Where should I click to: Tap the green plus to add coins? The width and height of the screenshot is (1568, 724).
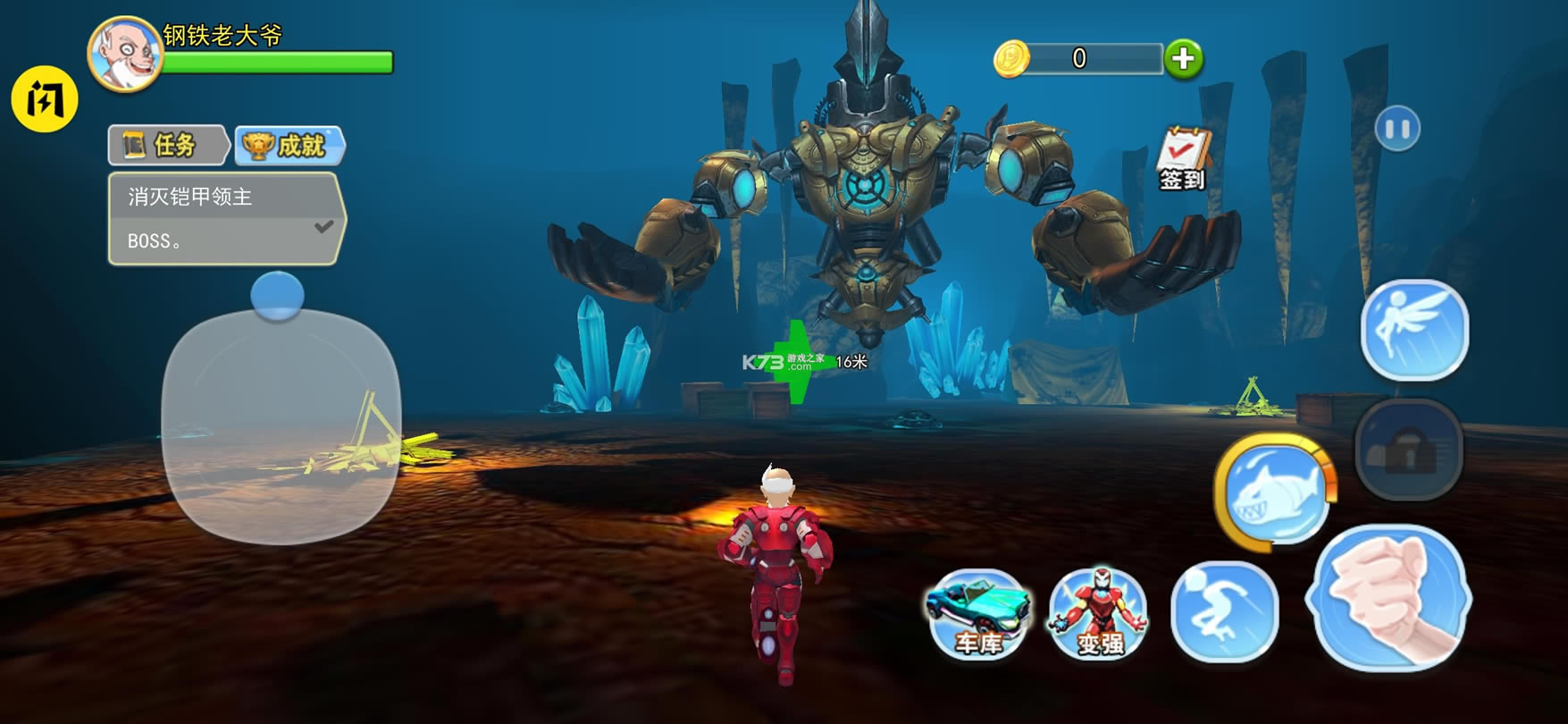coord(1183,59)
